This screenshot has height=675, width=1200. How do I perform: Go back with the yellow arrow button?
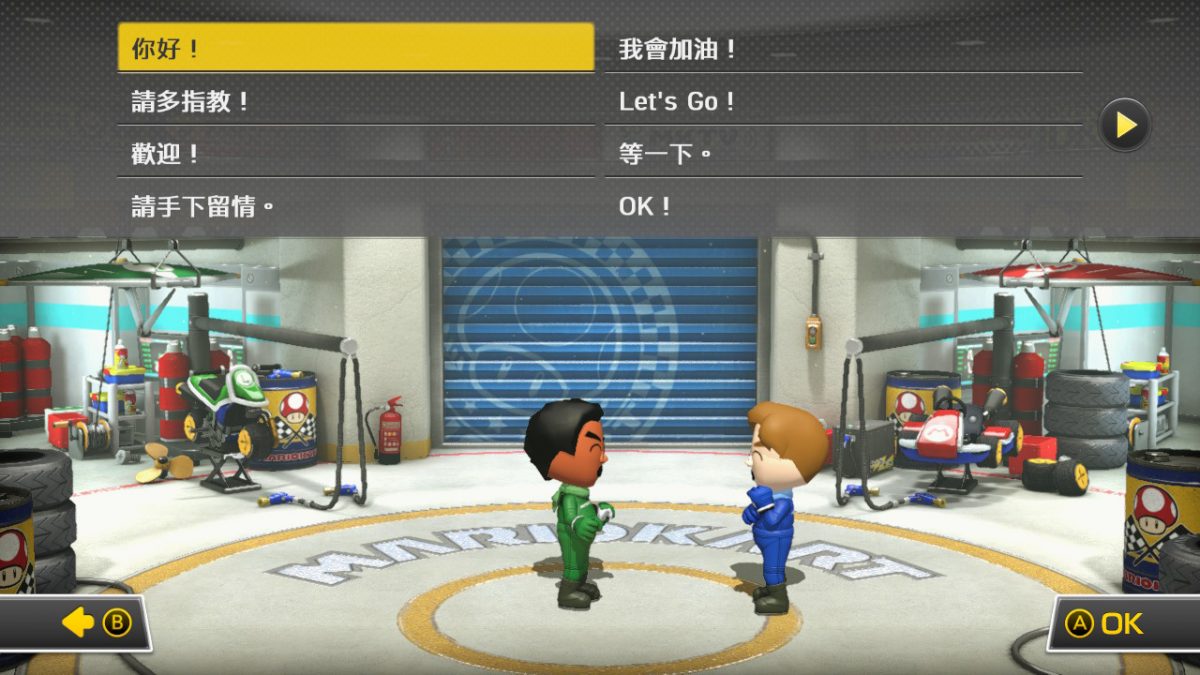[x=78, y=624]
